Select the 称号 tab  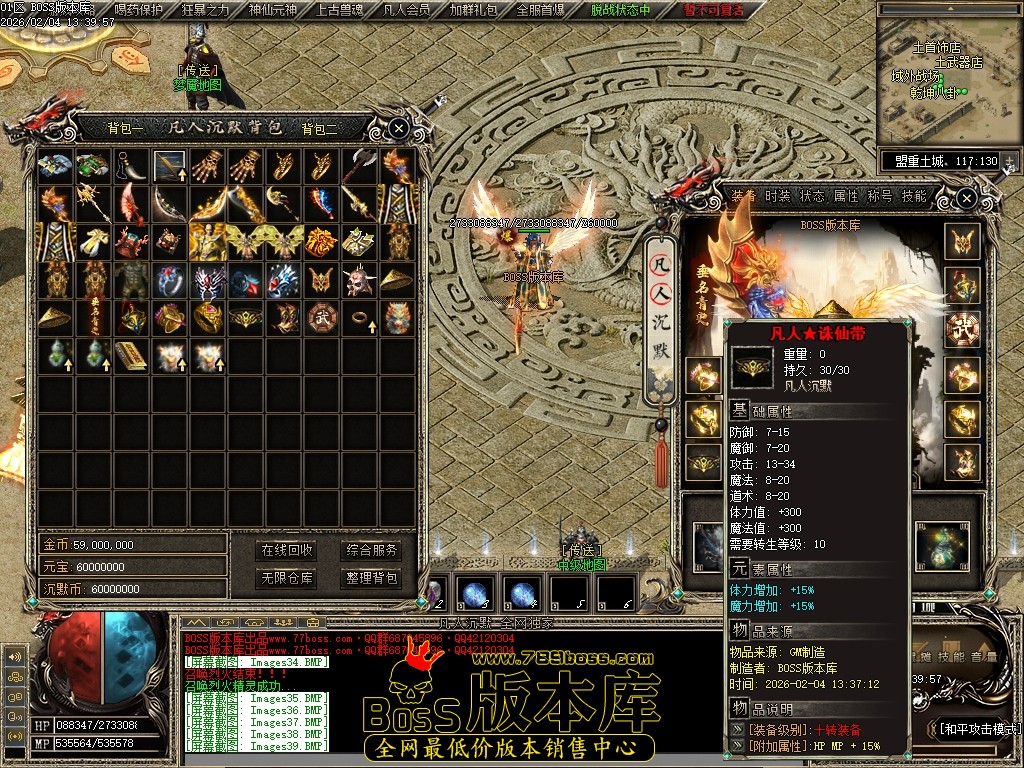coord(880,196)
